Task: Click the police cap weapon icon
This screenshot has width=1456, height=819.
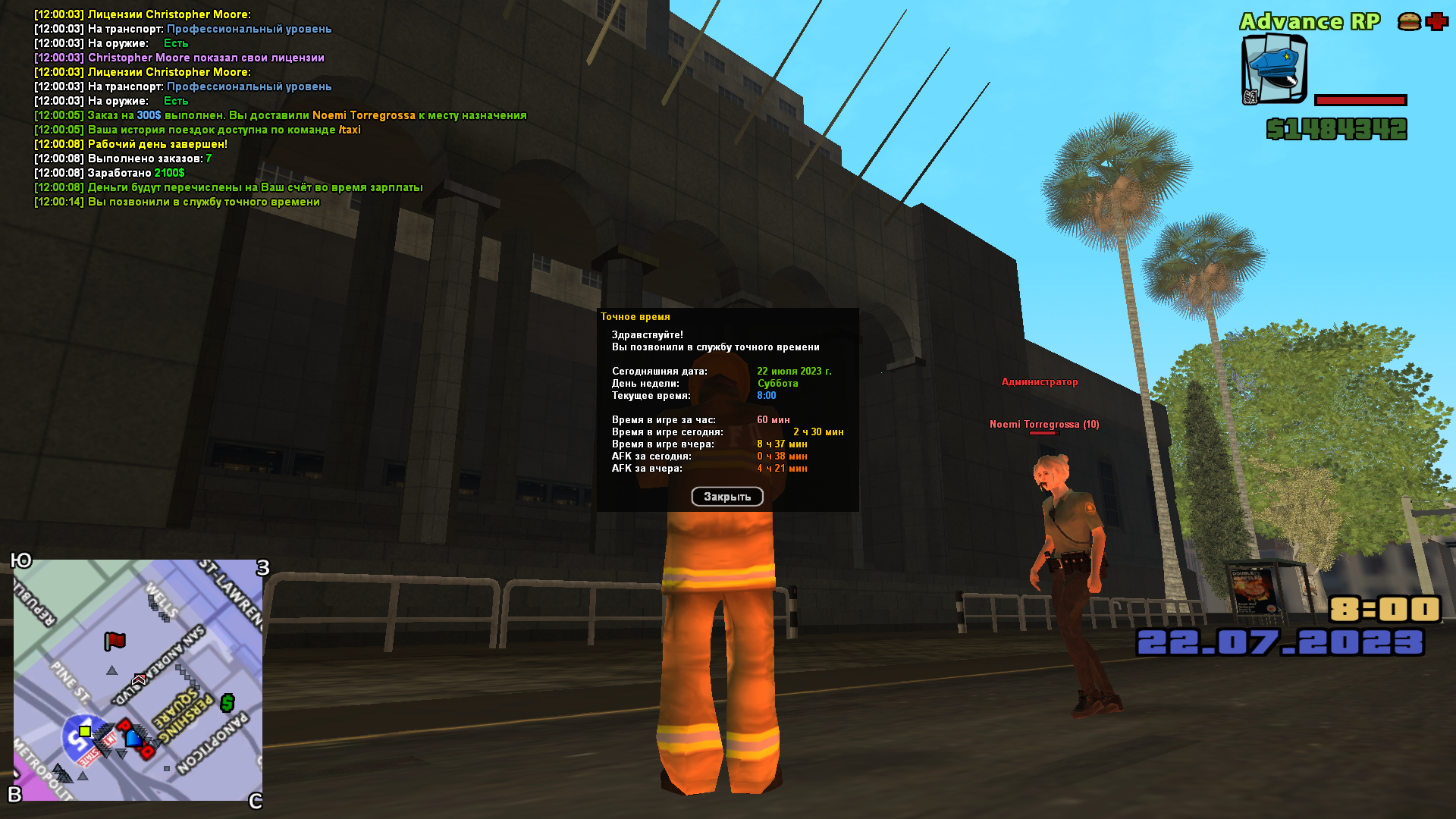Action: [x=1275, y=70]
